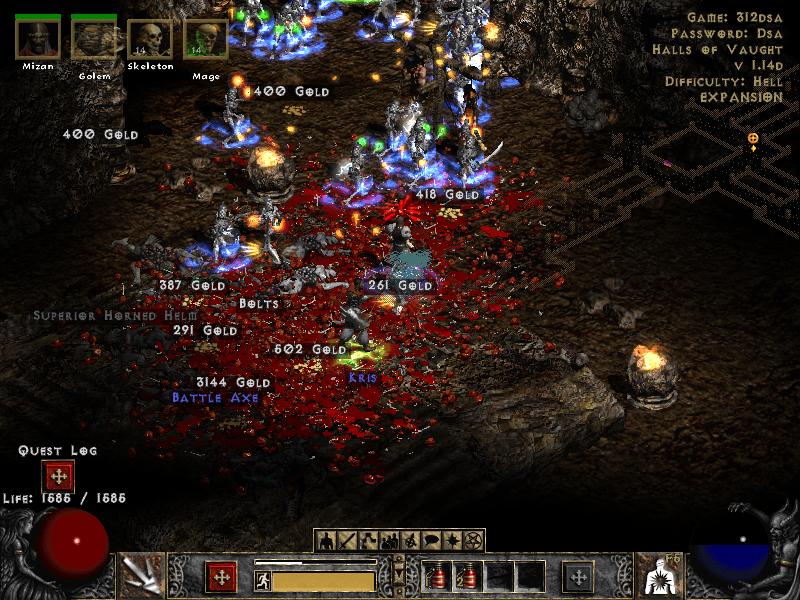This screenshot has width=800, height=600.
Task: Choose the skeletal Mage minion portrait
Action: pos(205,39)
